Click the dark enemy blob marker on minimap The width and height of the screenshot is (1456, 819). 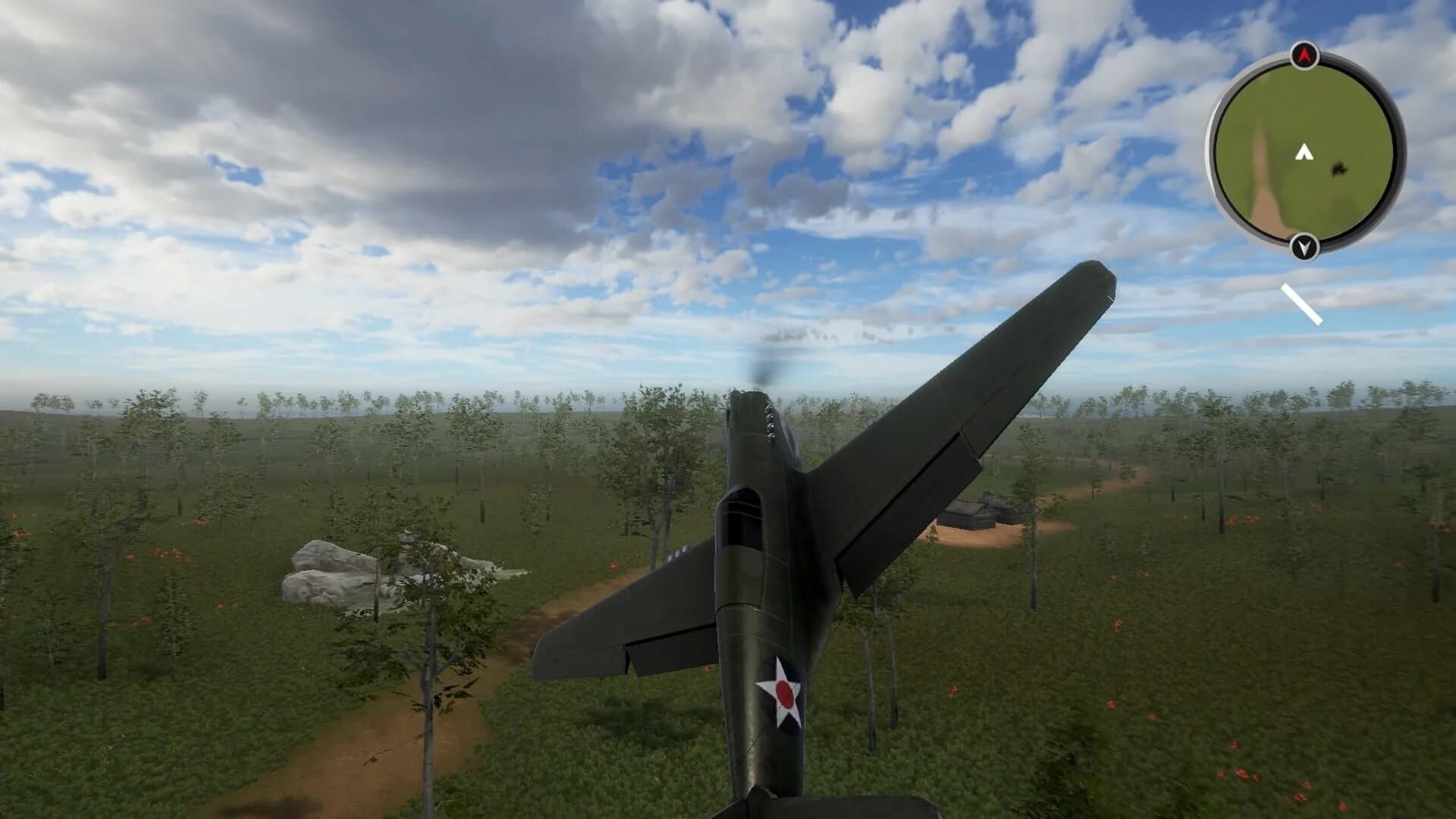1338,170
